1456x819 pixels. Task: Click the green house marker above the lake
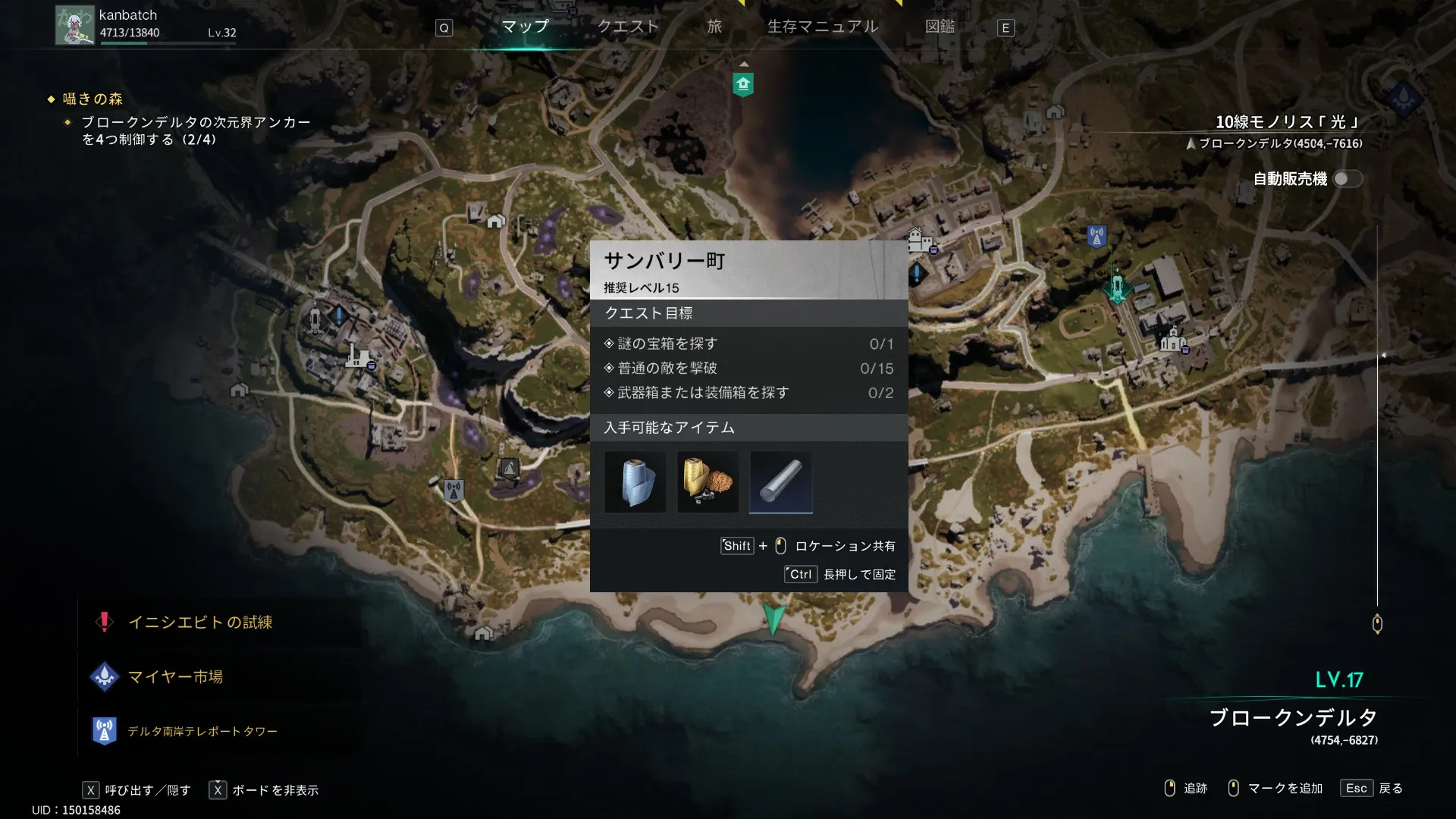coord(743,83)
